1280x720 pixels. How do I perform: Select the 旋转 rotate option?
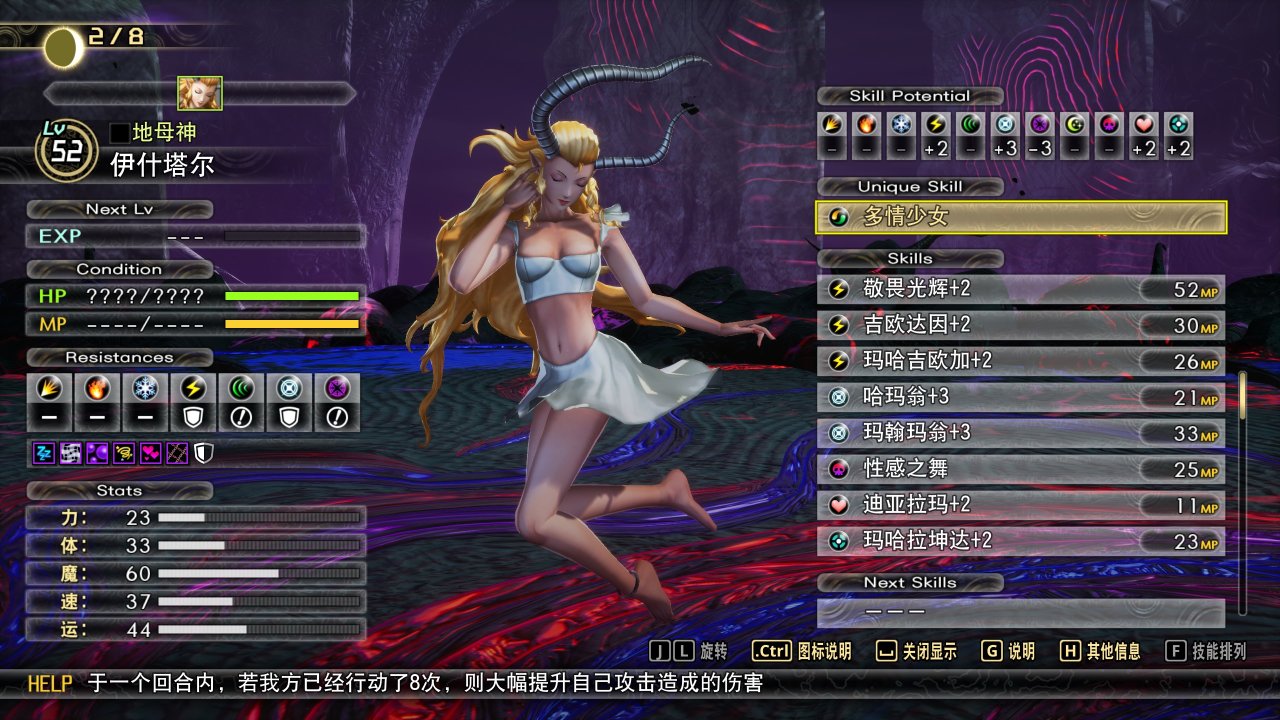[x=690, y=651]
